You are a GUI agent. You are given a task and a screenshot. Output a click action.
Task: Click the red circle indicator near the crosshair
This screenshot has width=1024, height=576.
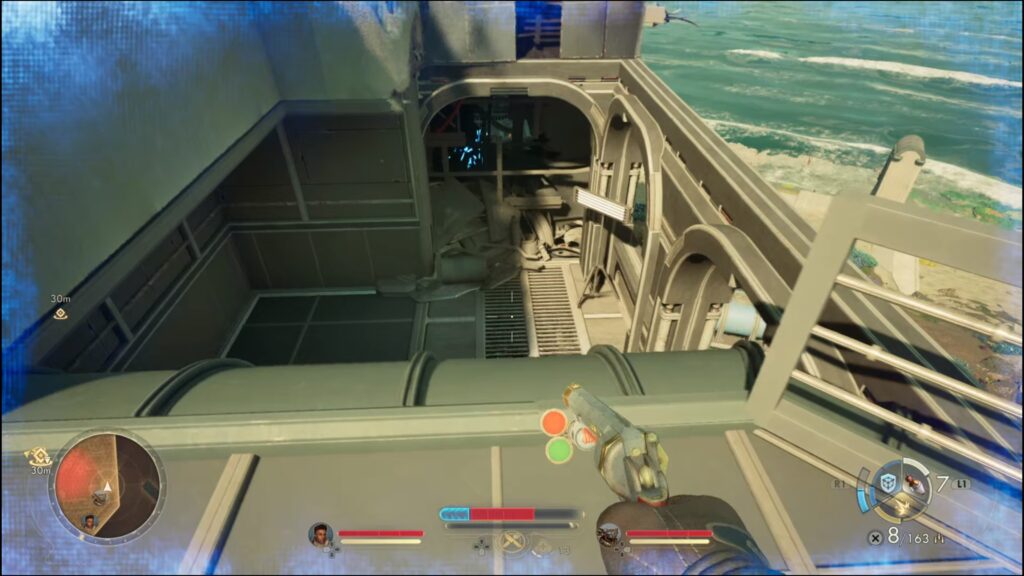554,422
